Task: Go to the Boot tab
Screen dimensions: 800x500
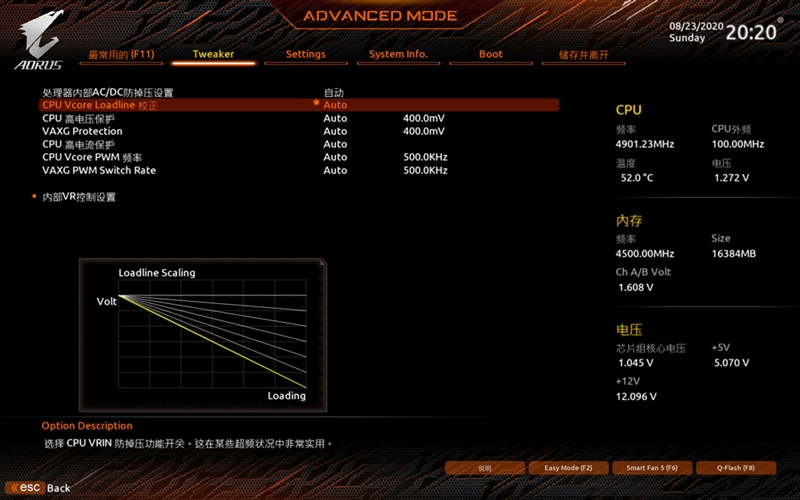Action: (490, 54)
